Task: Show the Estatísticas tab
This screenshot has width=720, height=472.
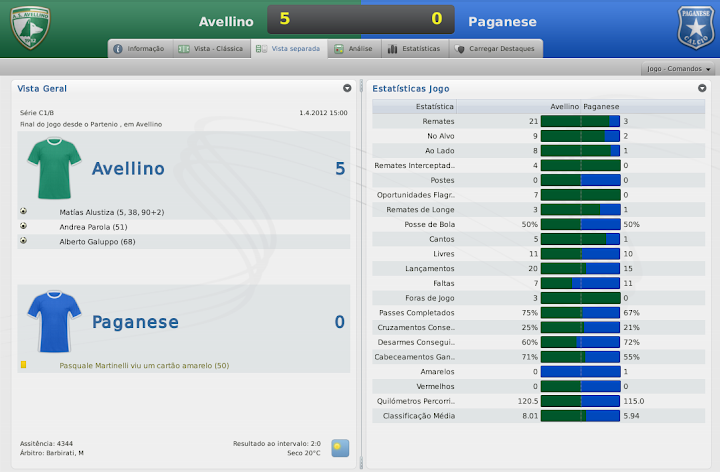Action: click(413, 48)
